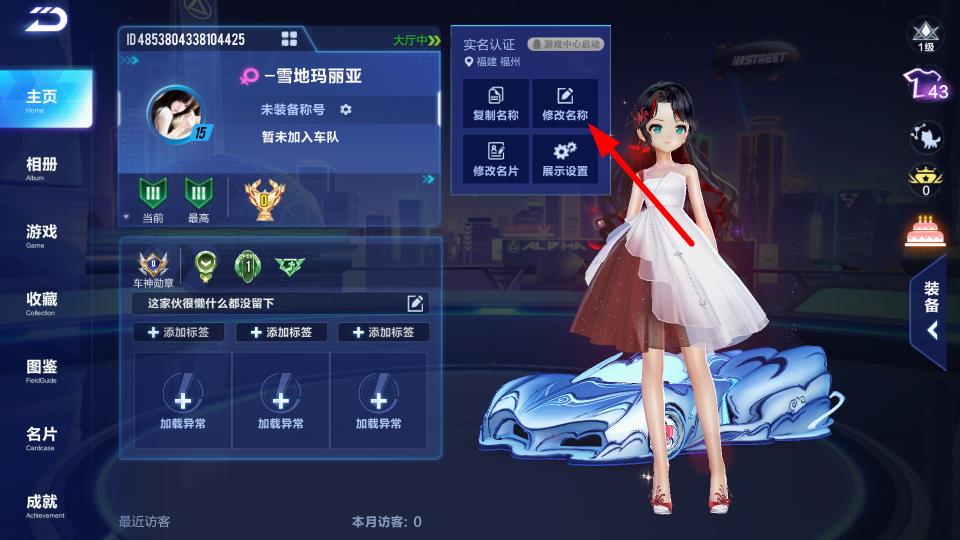
Task: Open the 相册 Album tab
Action: 42,167
